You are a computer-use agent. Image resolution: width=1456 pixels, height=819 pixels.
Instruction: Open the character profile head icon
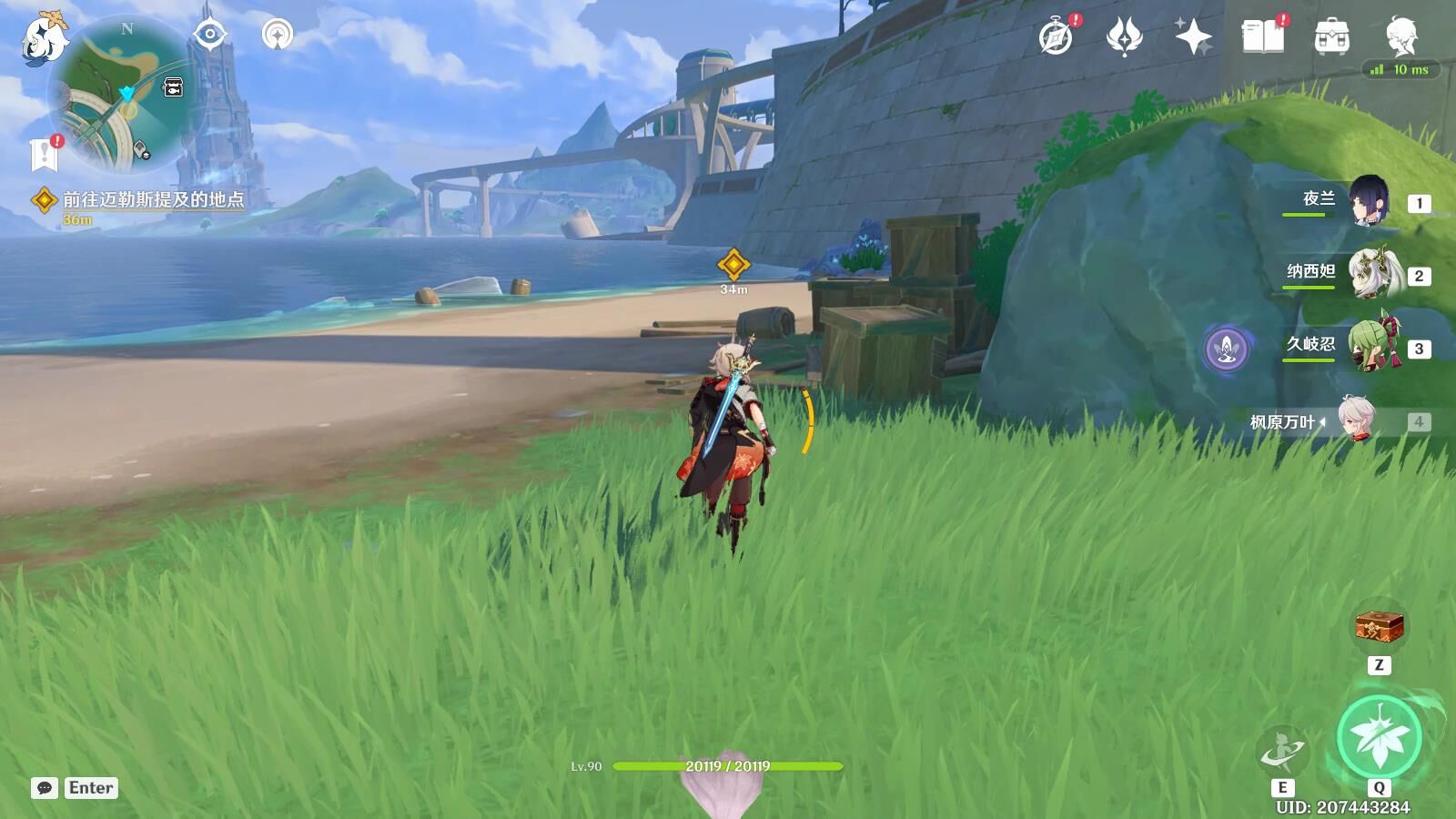(x=1400, y=35)
